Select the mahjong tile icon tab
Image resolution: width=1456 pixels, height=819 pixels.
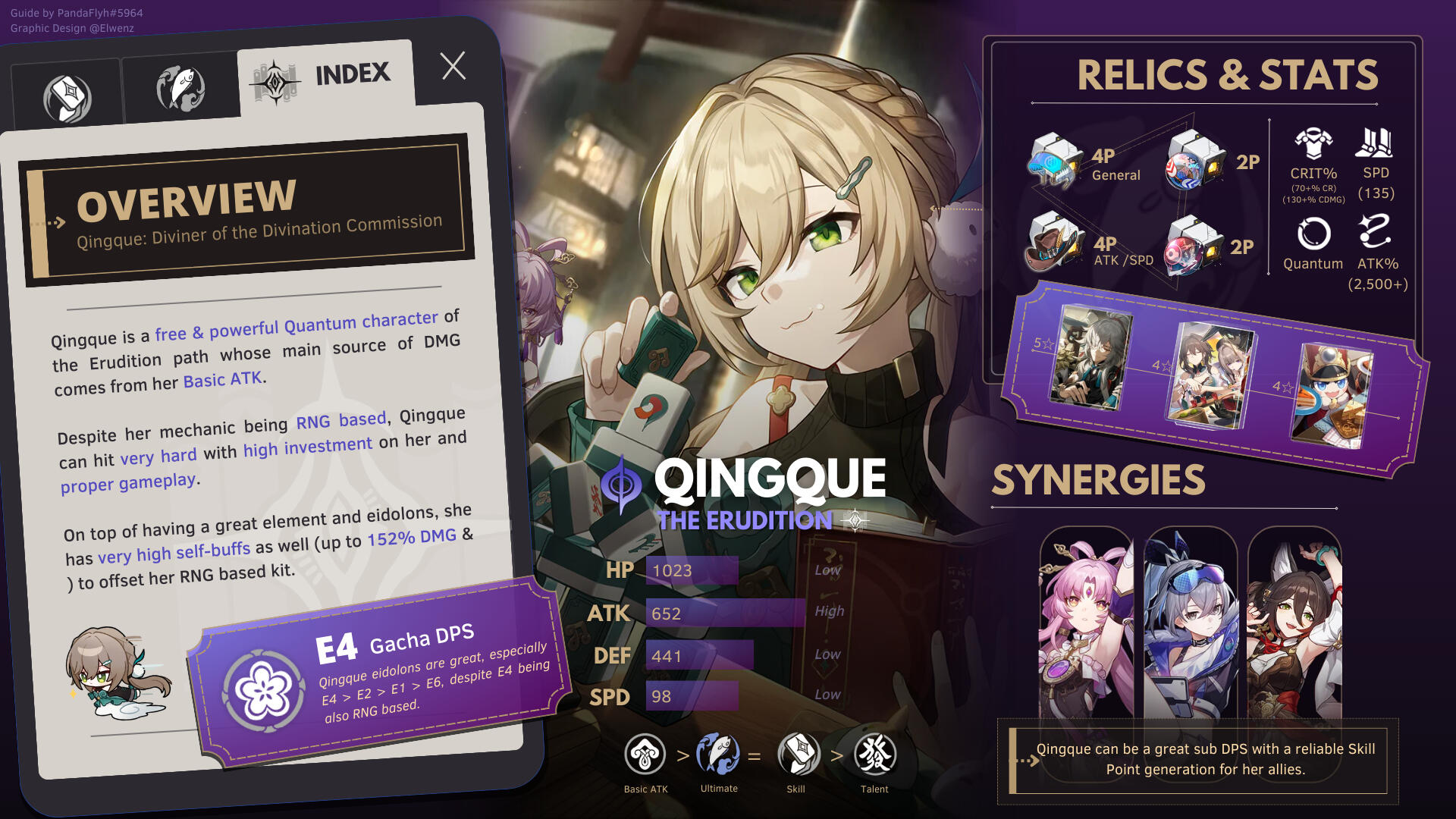point(67,99)
